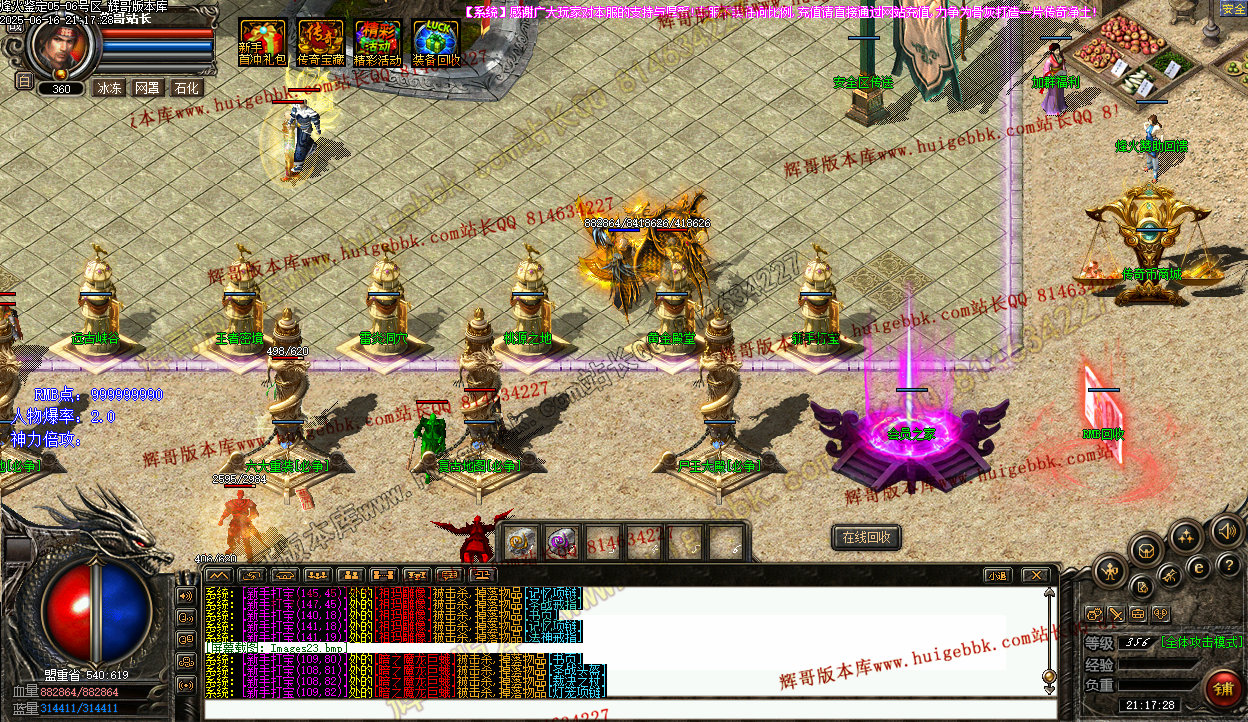This screenshot has width=1248, height=722.
Task: Click the 小退 logout button
Action: click(x=997, y=575)
